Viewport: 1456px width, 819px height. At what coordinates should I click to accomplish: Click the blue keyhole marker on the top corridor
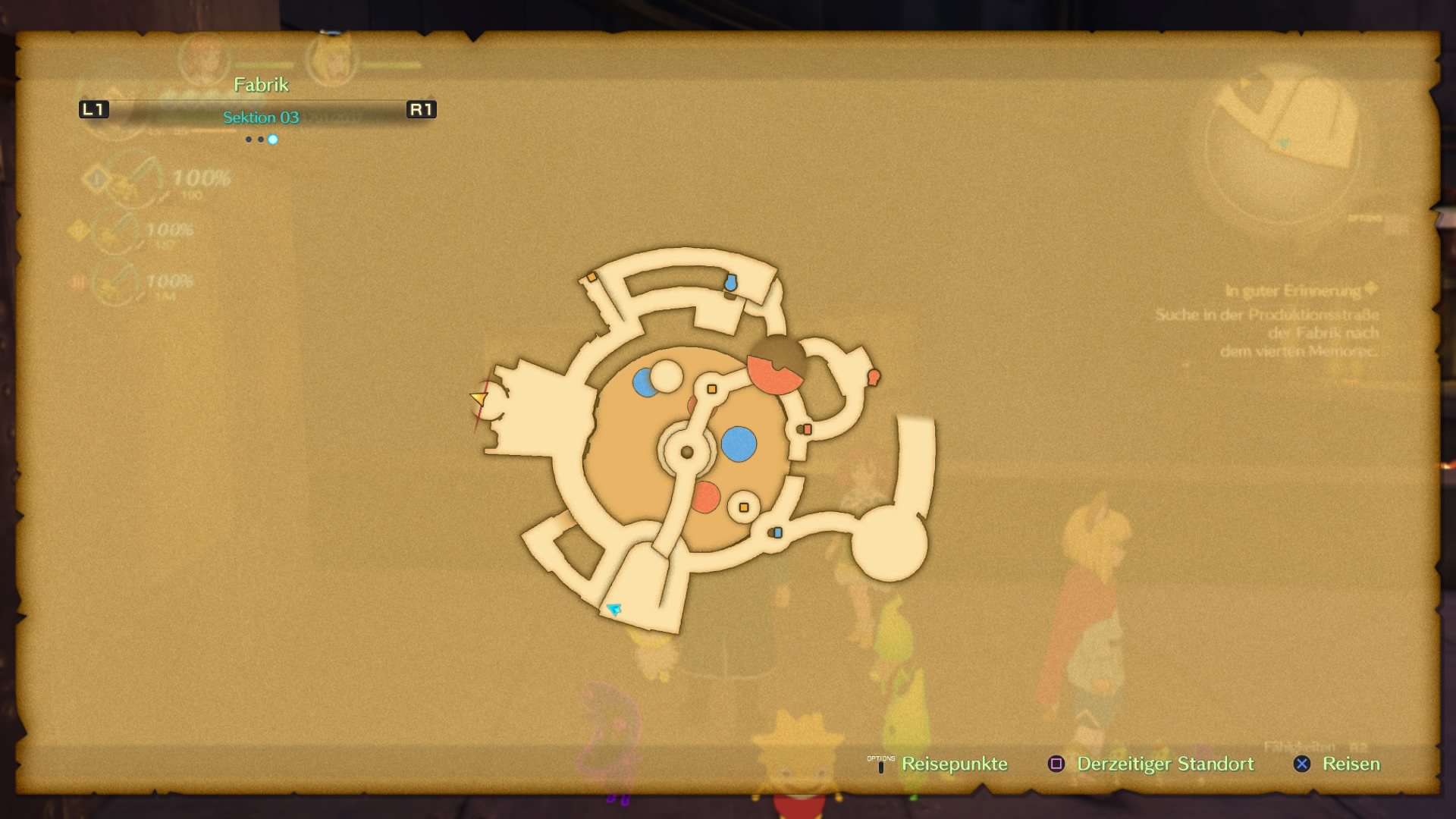(x=730, y=283)
